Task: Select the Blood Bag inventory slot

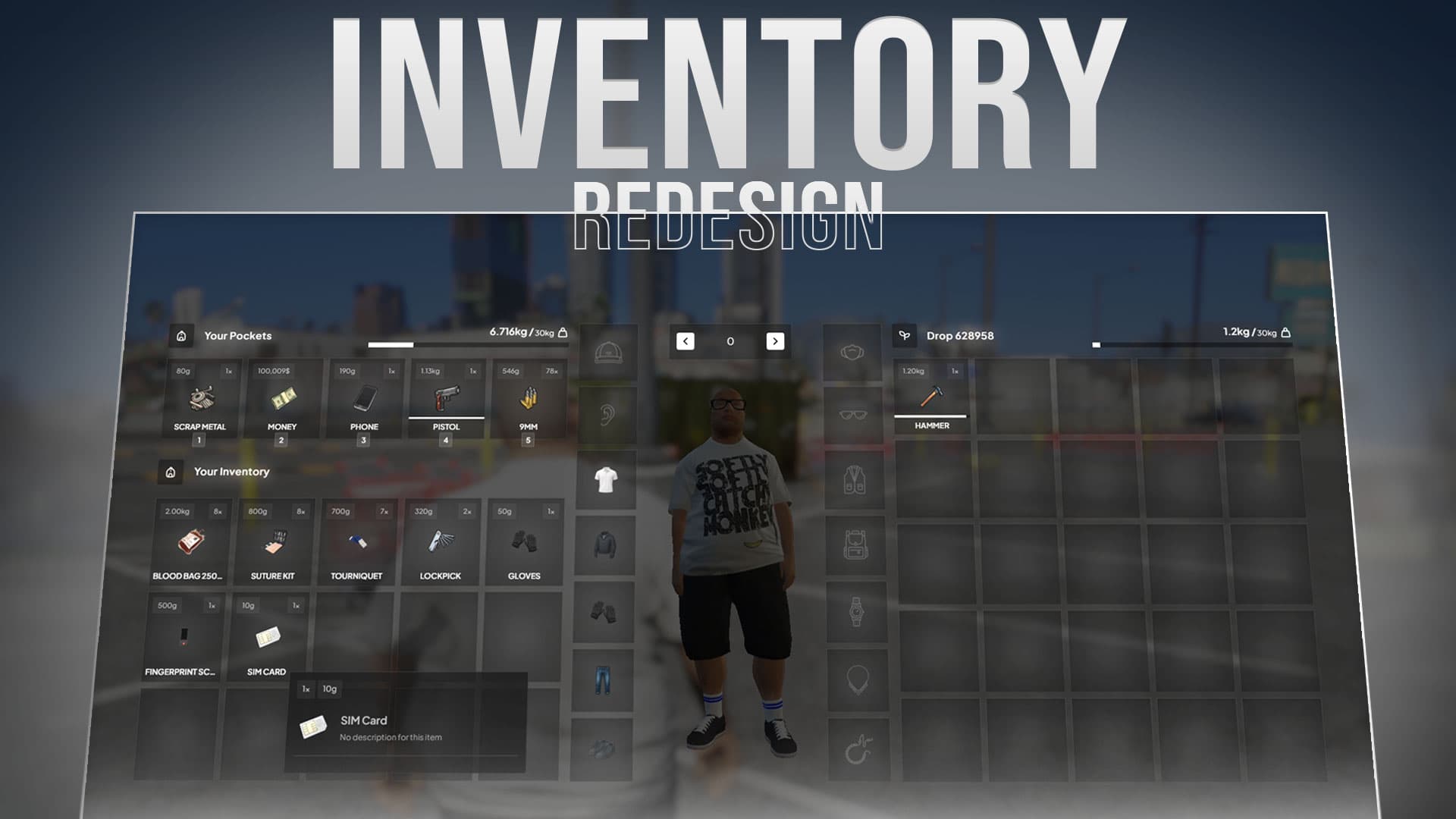Action: pyautogui.click(x=190, y=541)
